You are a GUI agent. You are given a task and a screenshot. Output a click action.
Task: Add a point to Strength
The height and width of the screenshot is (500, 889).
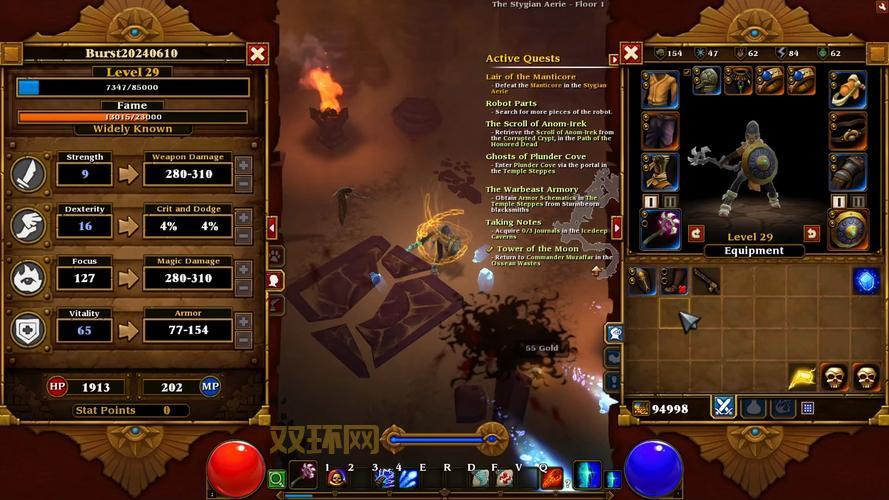tap(243, 165)
